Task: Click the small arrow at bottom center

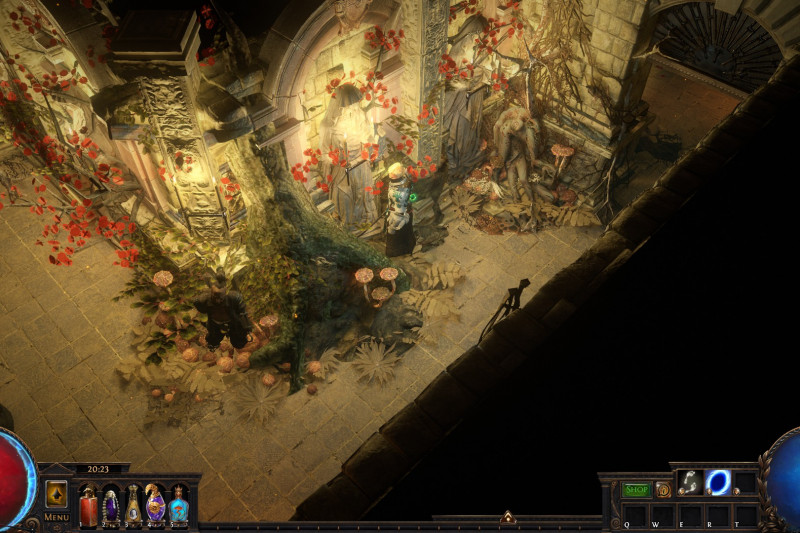Action: click(508, 517)
